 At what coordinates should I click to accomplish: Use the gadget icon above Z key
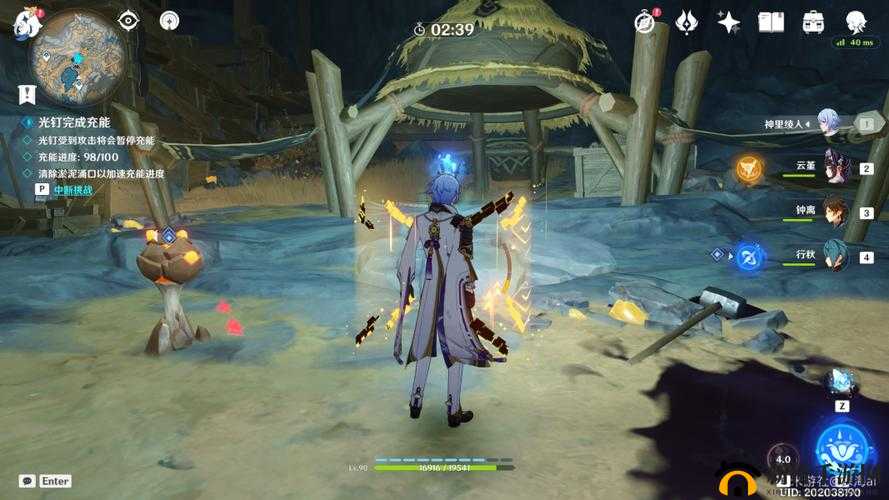point(840,382)
